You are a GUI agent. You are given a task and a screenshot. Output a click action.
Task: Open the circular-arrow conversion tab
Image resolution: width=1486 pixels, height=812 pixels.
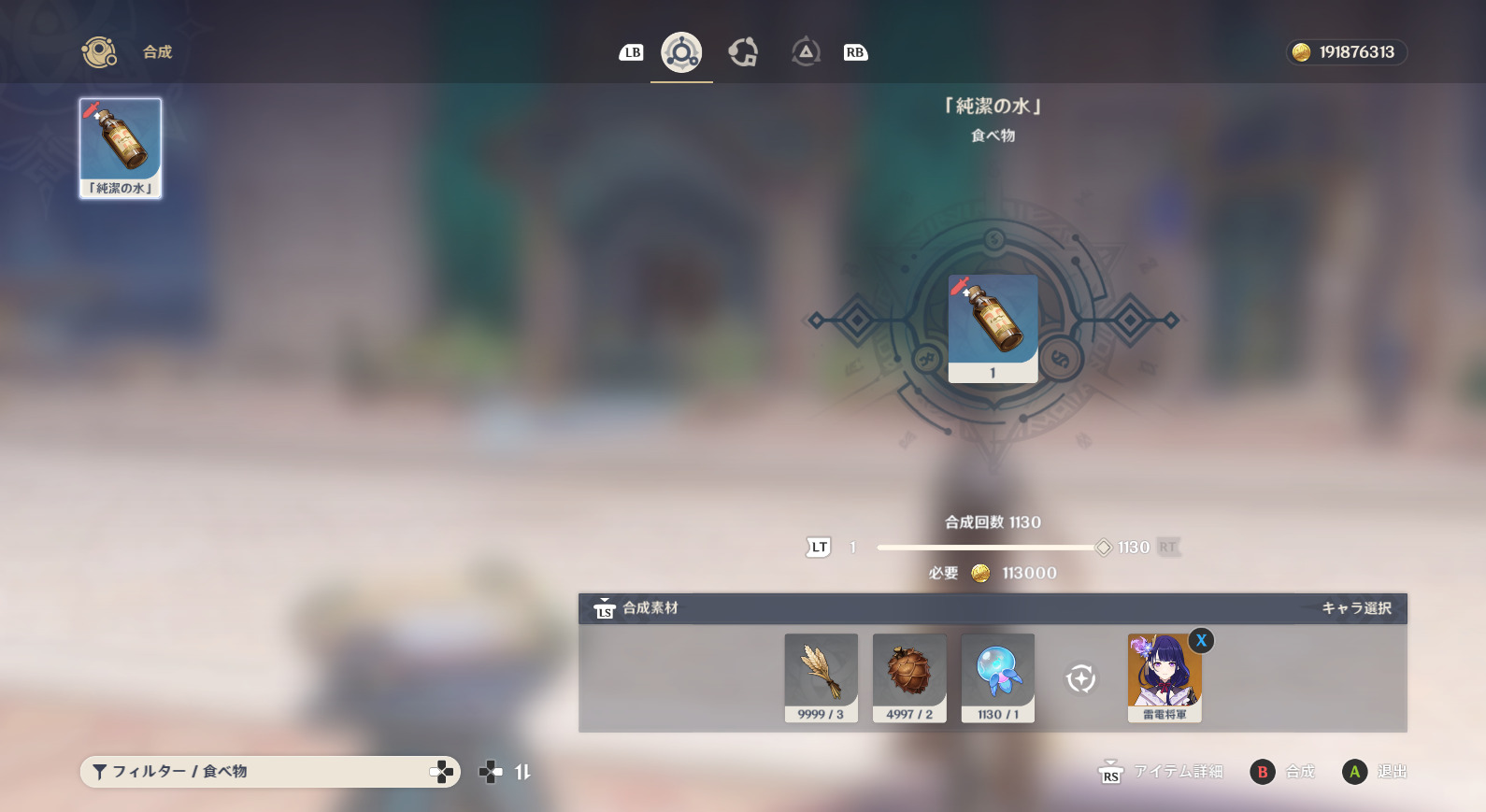[x=743, y=52]
